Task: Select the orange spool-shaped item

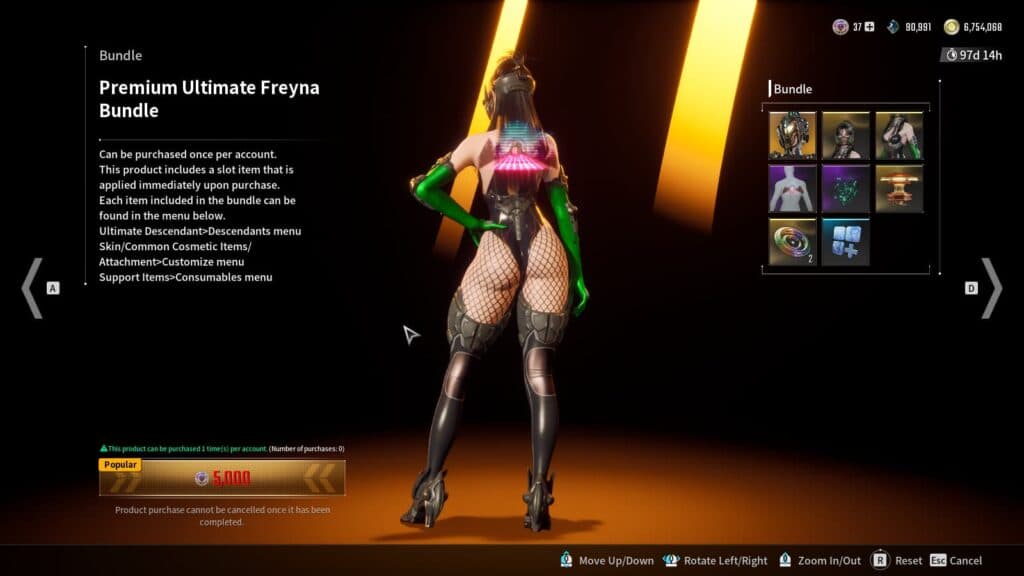Action: coord(898,188)
